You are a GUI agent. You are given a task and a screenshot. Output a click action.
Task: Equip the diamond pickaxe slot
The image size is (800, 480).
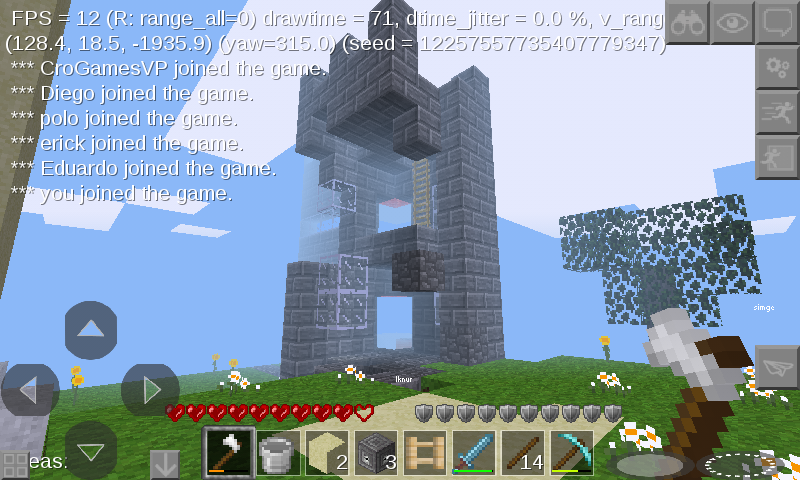[x=571, y=453]
